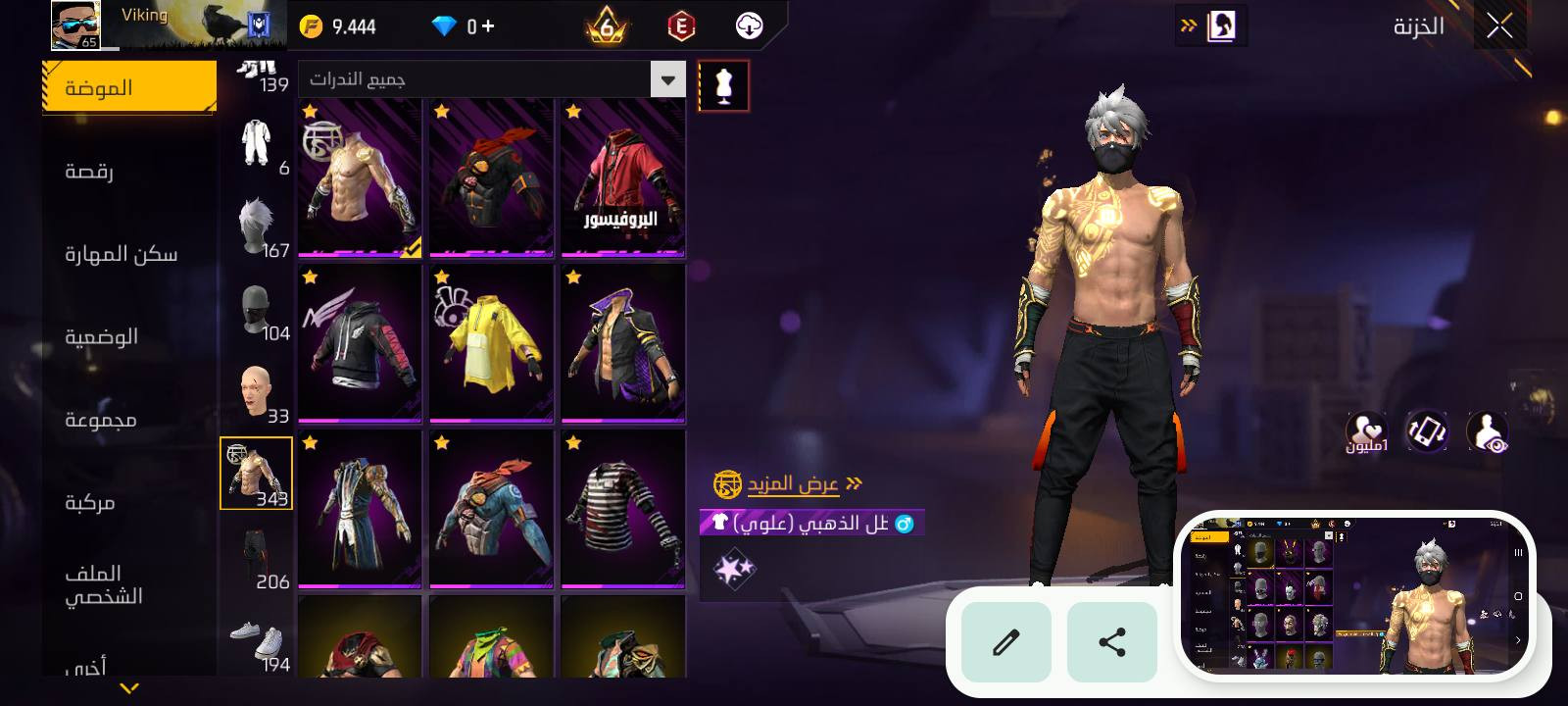
Task: Close the vault screen with the X
Action: pos(1499,26)
